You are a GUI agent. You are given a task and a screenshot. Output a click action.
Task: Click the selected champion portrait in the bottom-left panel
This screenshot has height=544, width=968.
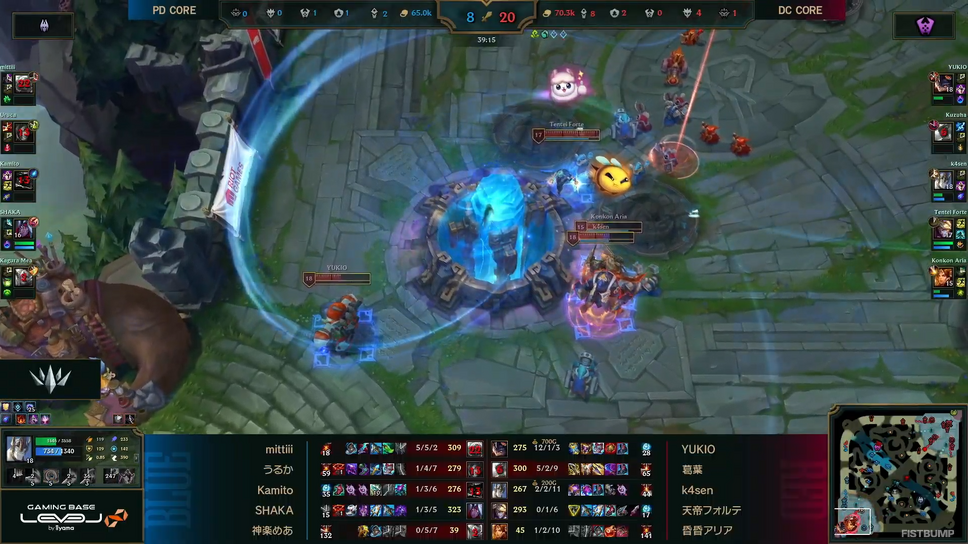click(x=19, y=449)
